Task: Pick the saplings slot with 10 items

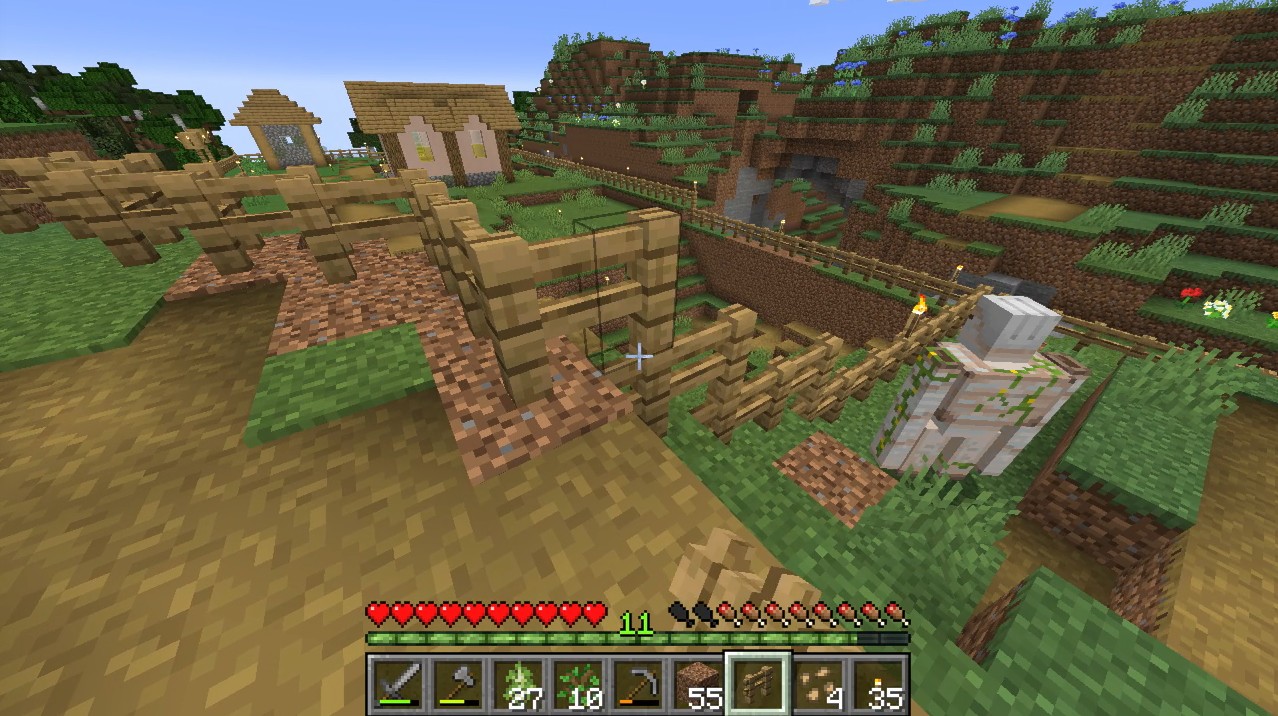Action: tap(578, 685)
